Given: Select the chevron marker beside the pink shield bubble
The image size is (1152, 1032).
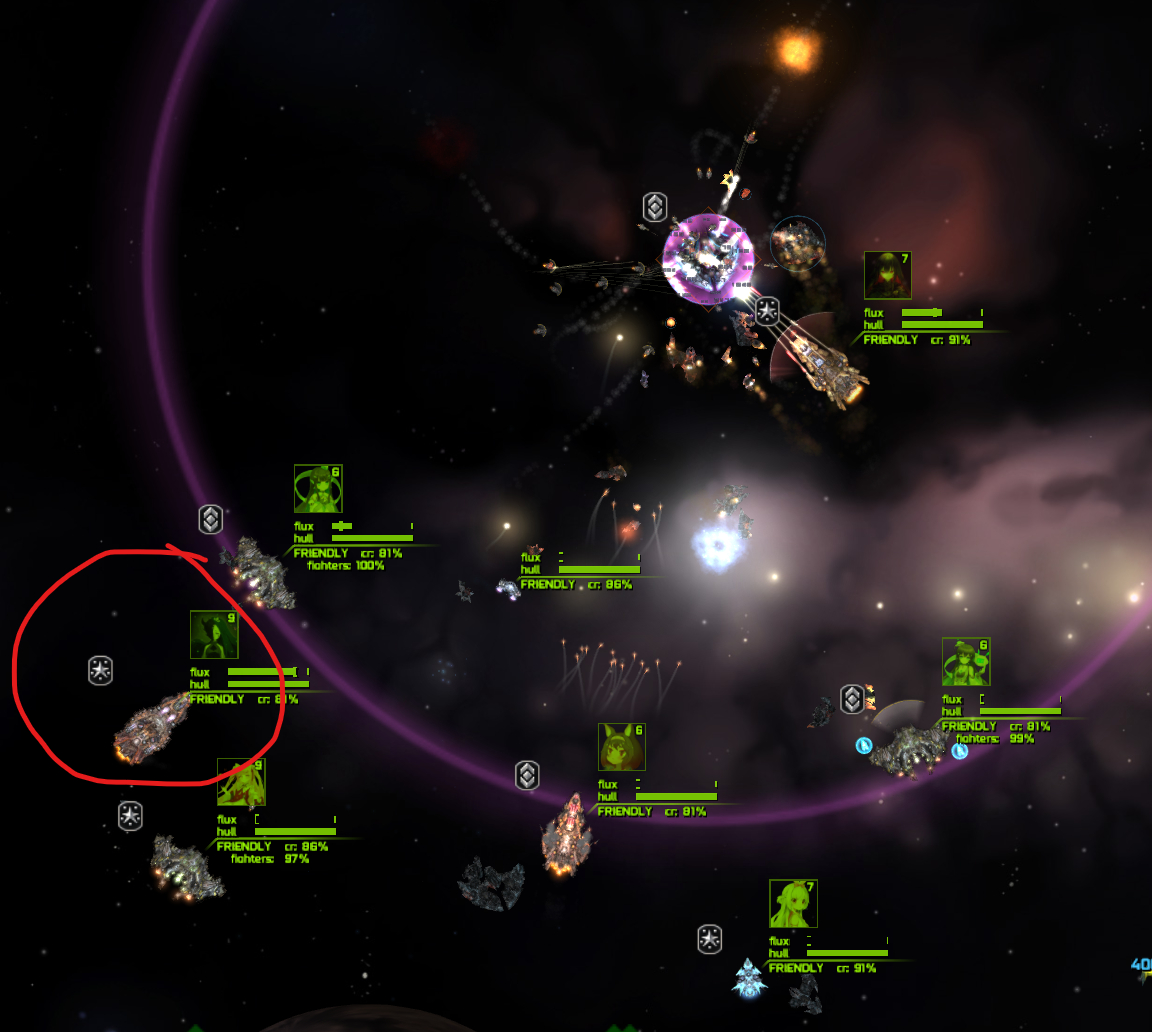Looking at the screenshot, I should click(654, 207).
